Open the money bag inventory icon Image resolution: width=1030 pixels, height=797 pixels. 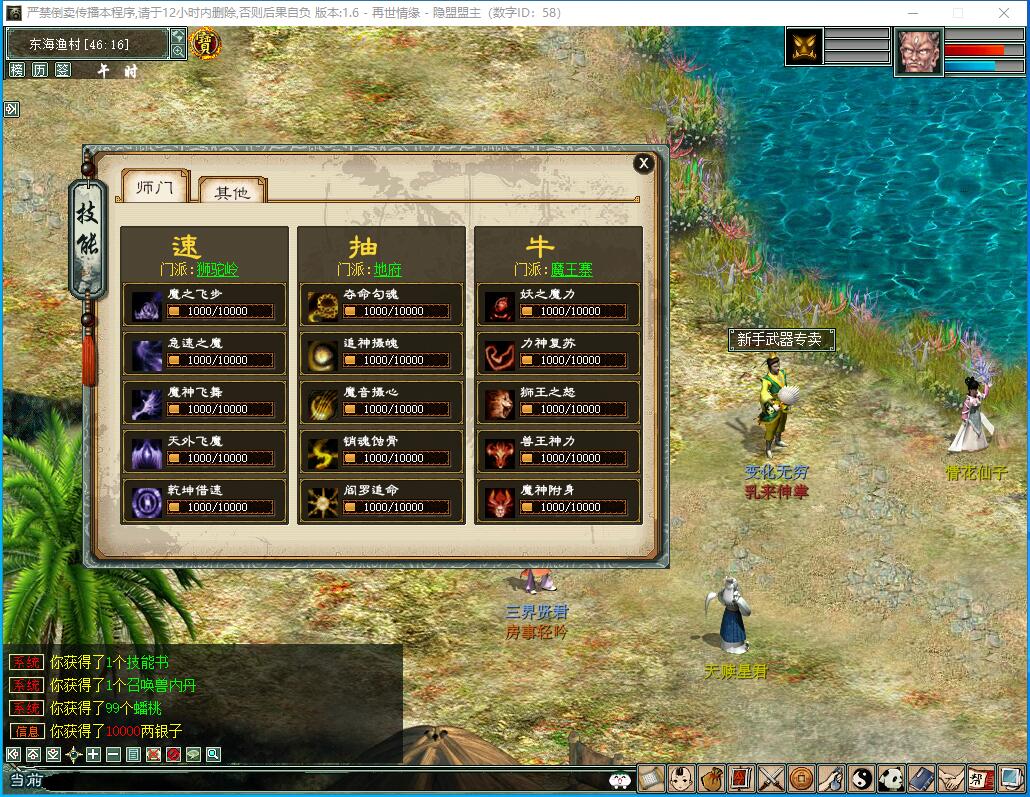[711, 777]
